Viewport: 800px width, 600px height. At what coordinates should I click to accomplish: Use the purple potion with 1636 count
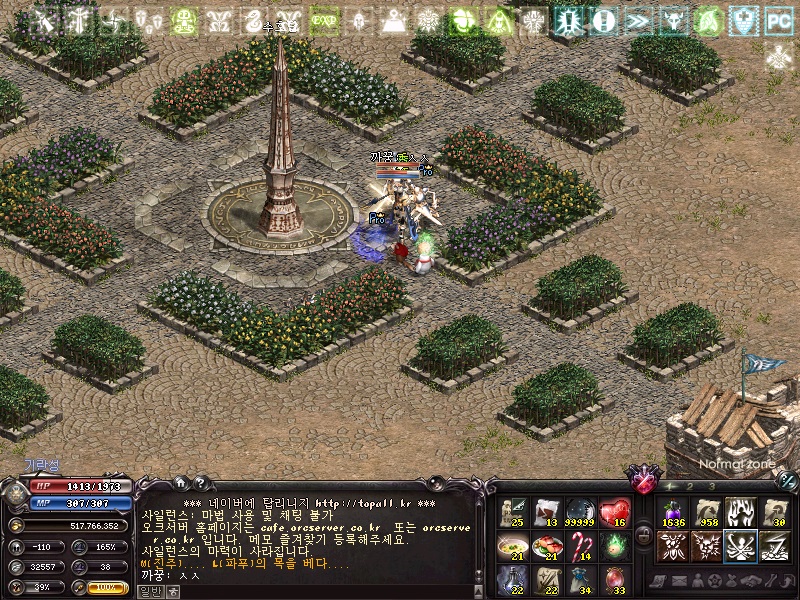[672, 512]
